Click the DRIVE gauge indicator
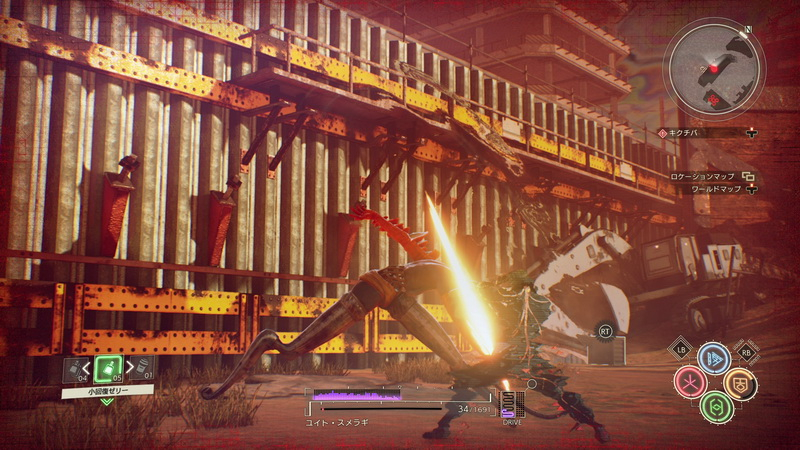 click(511, 407)
